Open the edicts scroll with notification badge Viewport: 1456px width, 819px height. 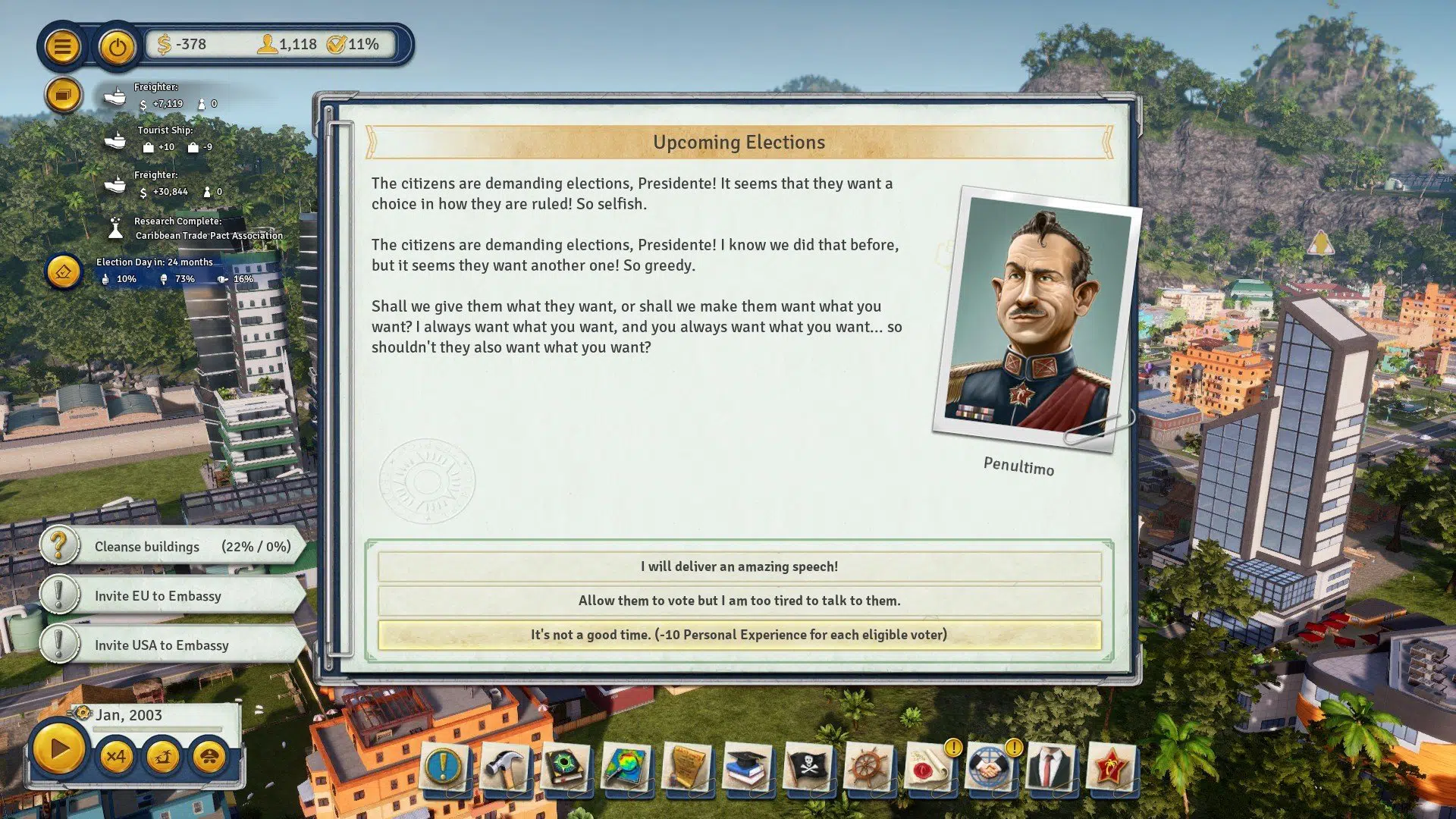click(x=927, y=768)
